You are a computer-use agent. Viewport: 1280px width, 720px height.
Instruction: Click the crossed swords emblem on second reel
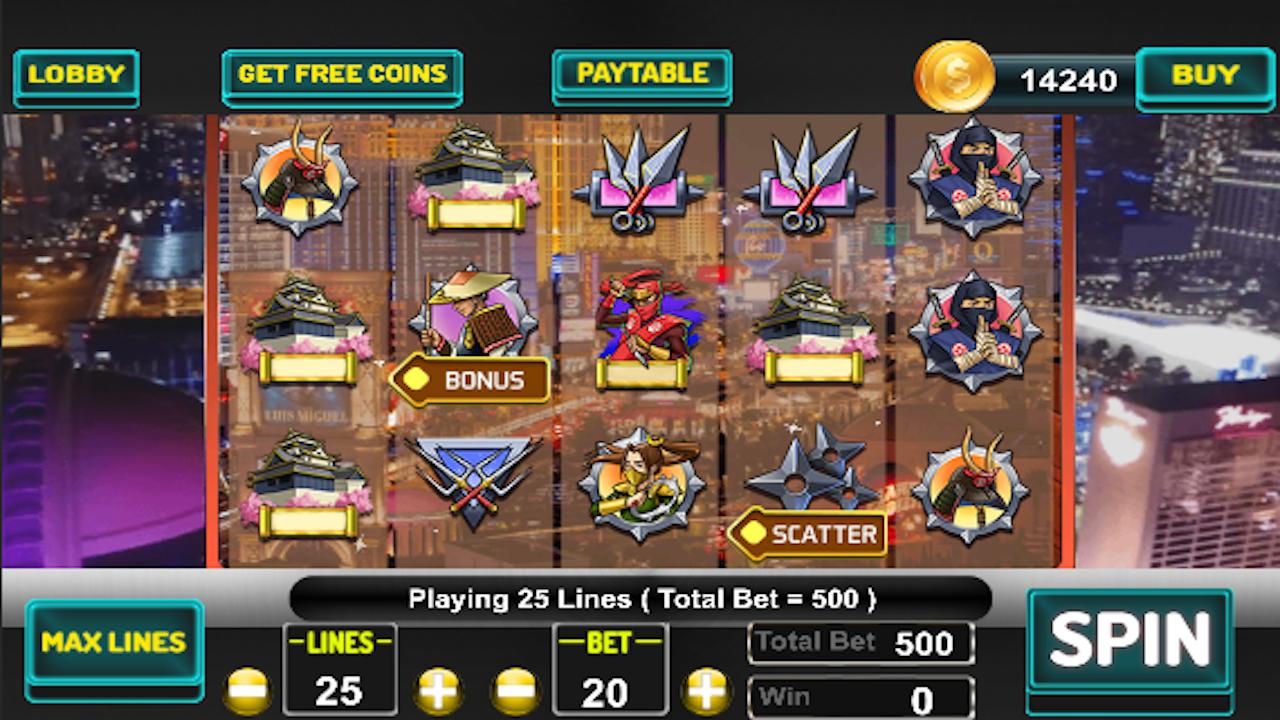tap(473, 478)
